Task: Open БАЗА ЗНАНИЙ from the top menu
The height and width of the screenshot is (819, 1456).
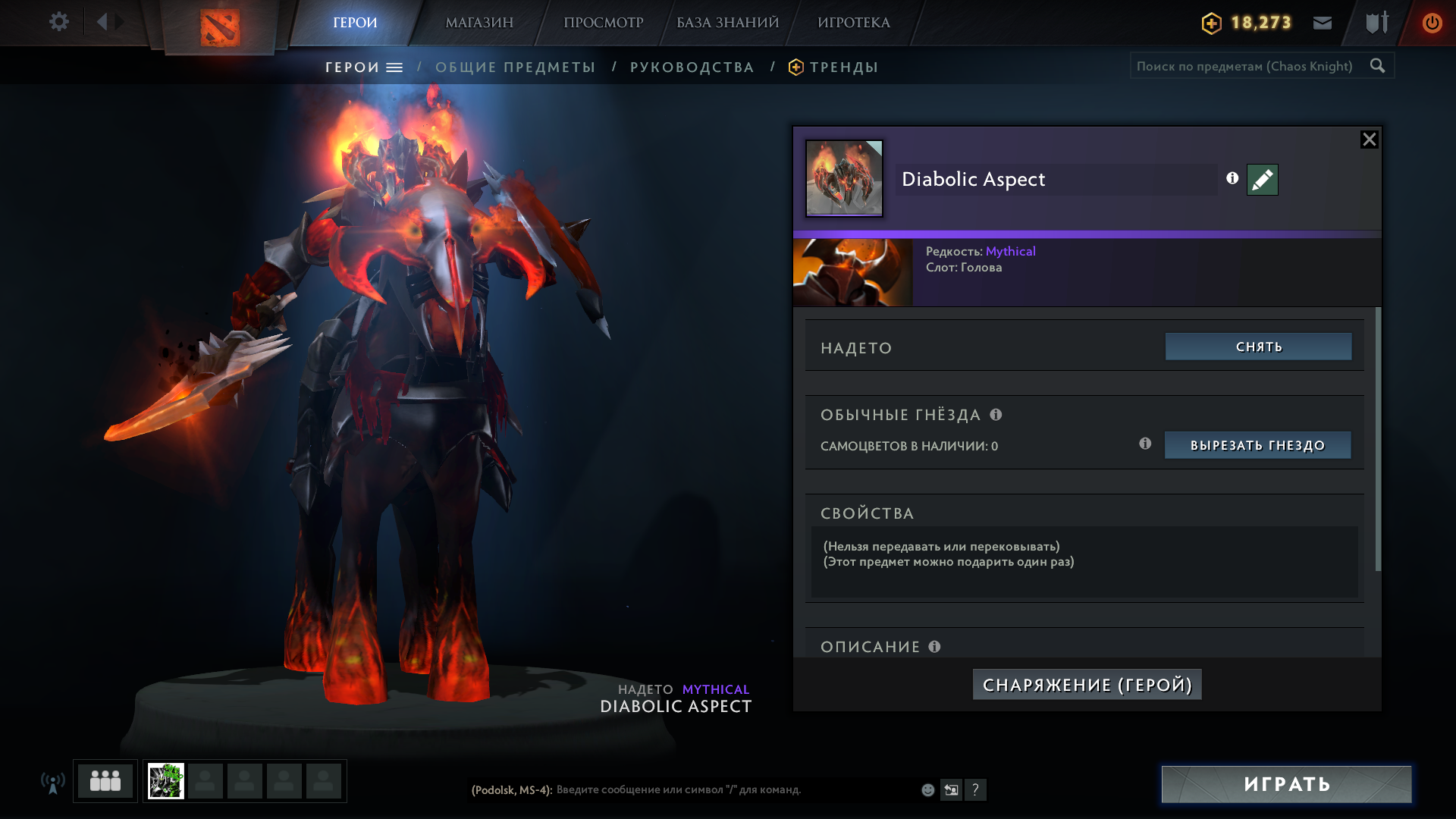Action: click(x=724, y=22)
